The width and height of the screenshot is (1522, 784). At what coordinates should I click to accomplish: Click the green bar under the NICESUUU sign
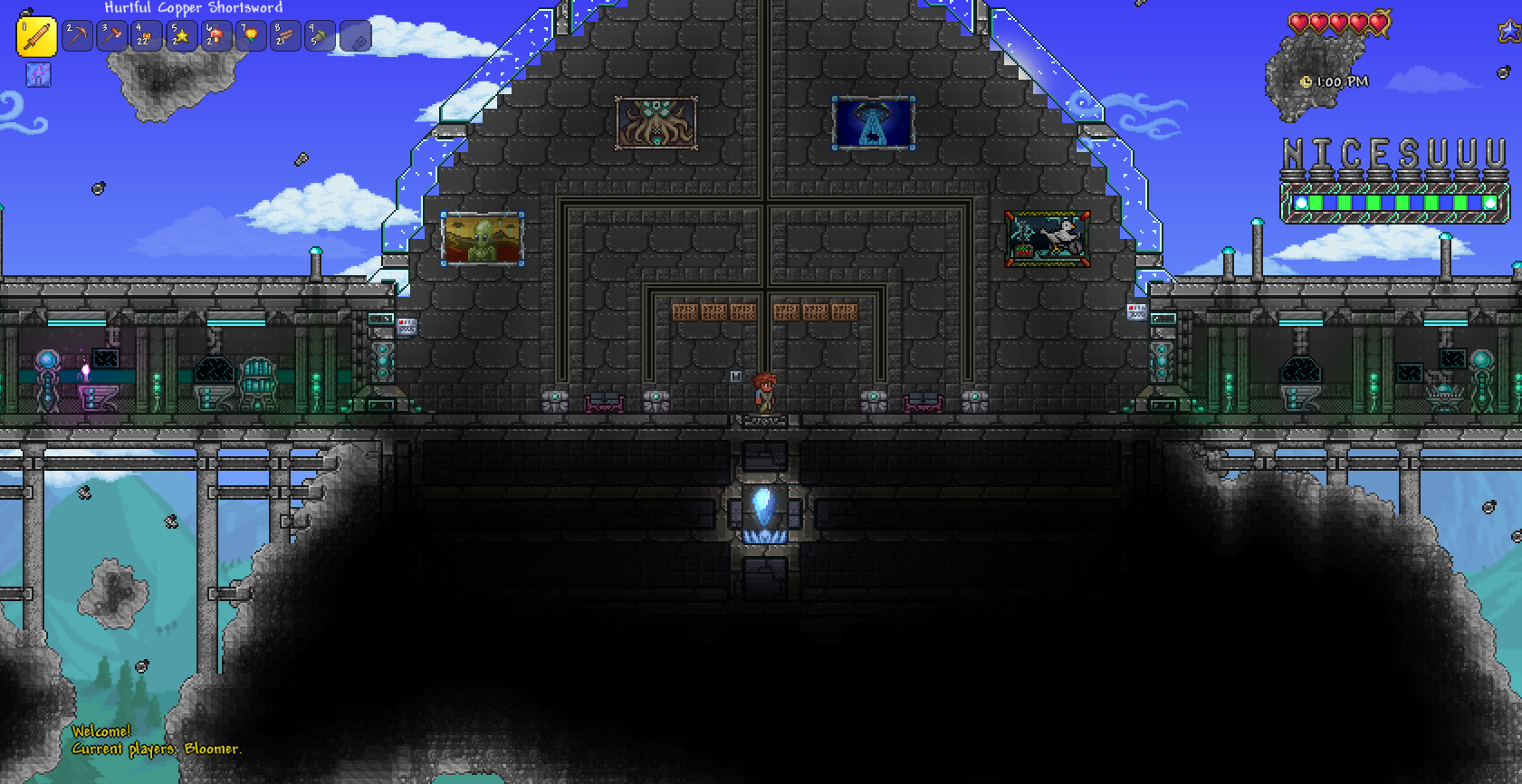click(1394, 204)
